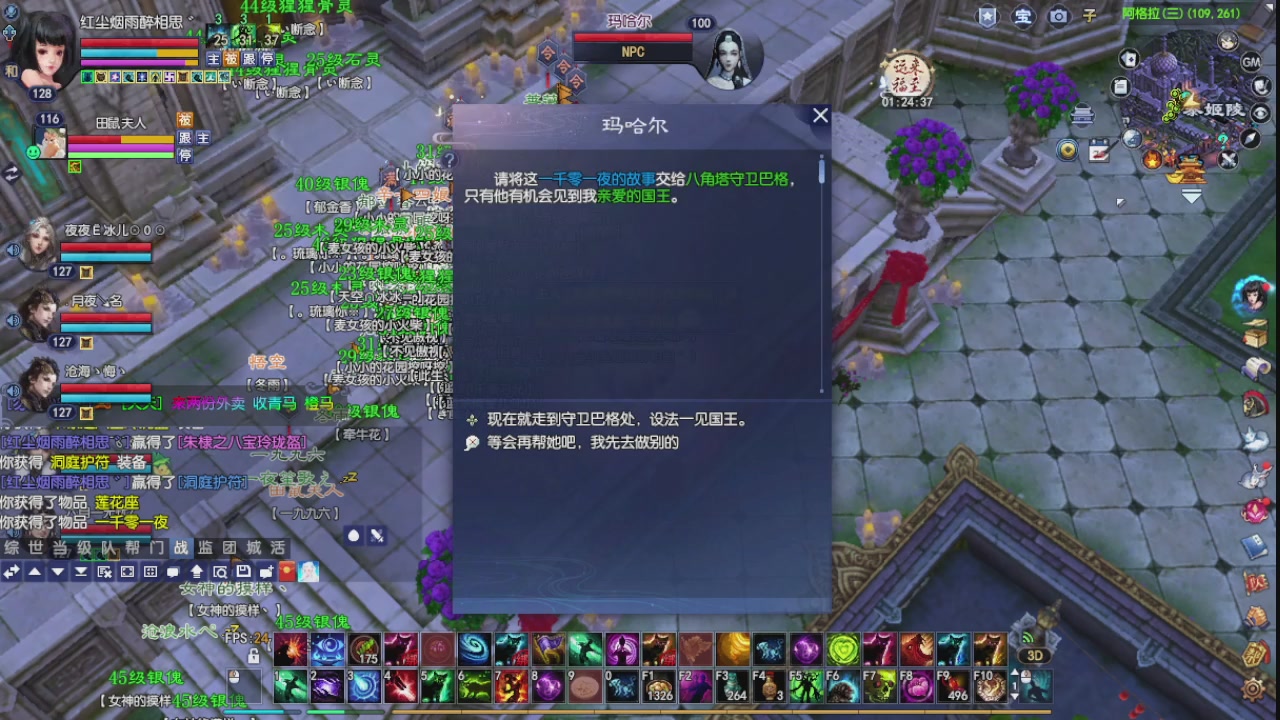Switch to the 队 team chat tab
The image size is (1280, 720).
click(x=110, y=546)
